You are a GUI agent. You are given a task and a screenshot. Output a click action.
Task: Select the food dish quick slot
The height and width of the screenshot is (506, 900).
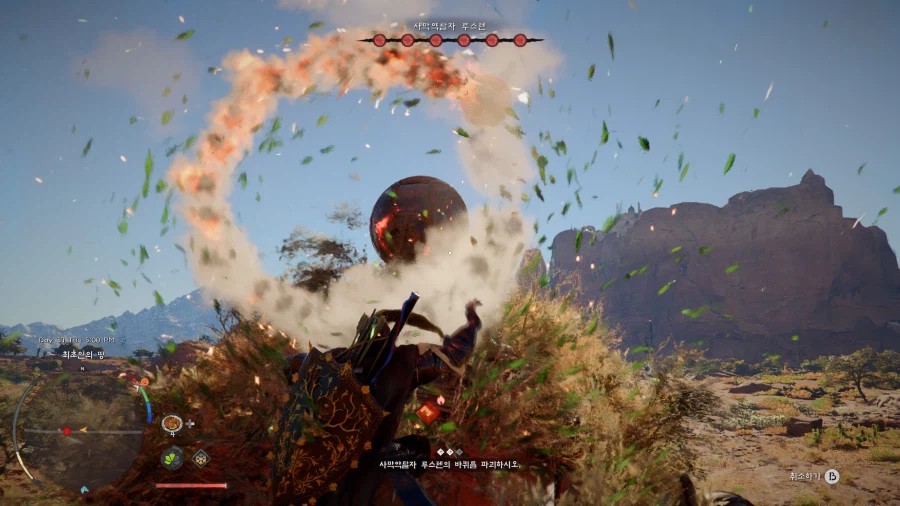172,423
